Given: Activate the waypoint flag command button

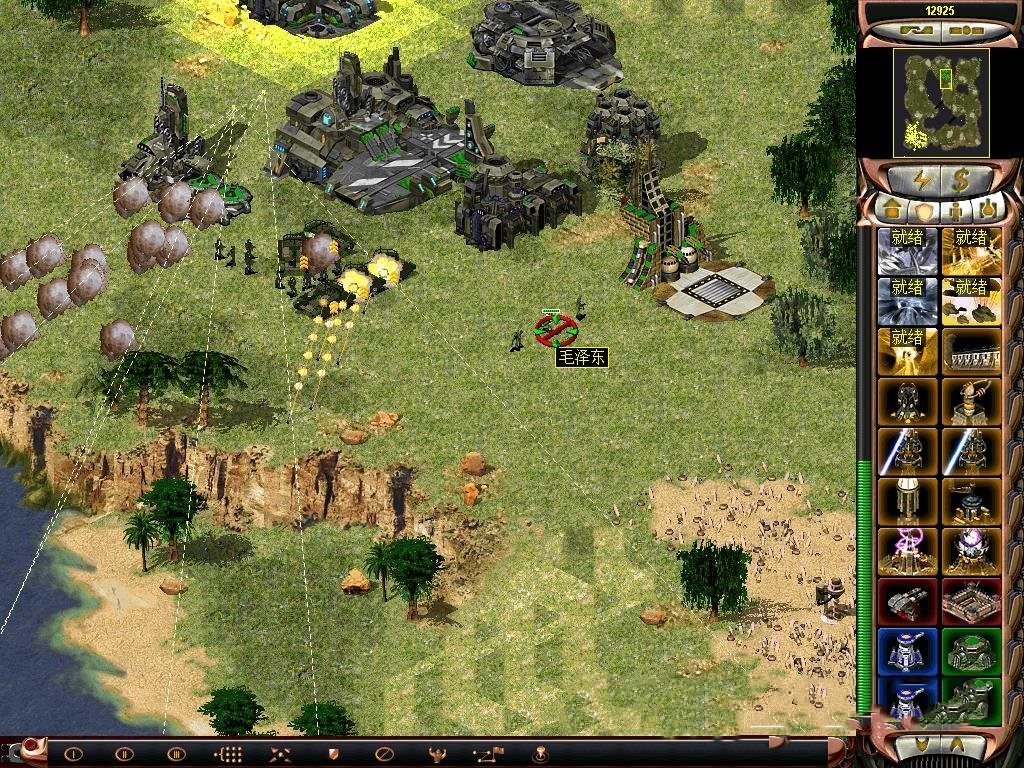Looking at the screenshot, I should pos(488,754).
